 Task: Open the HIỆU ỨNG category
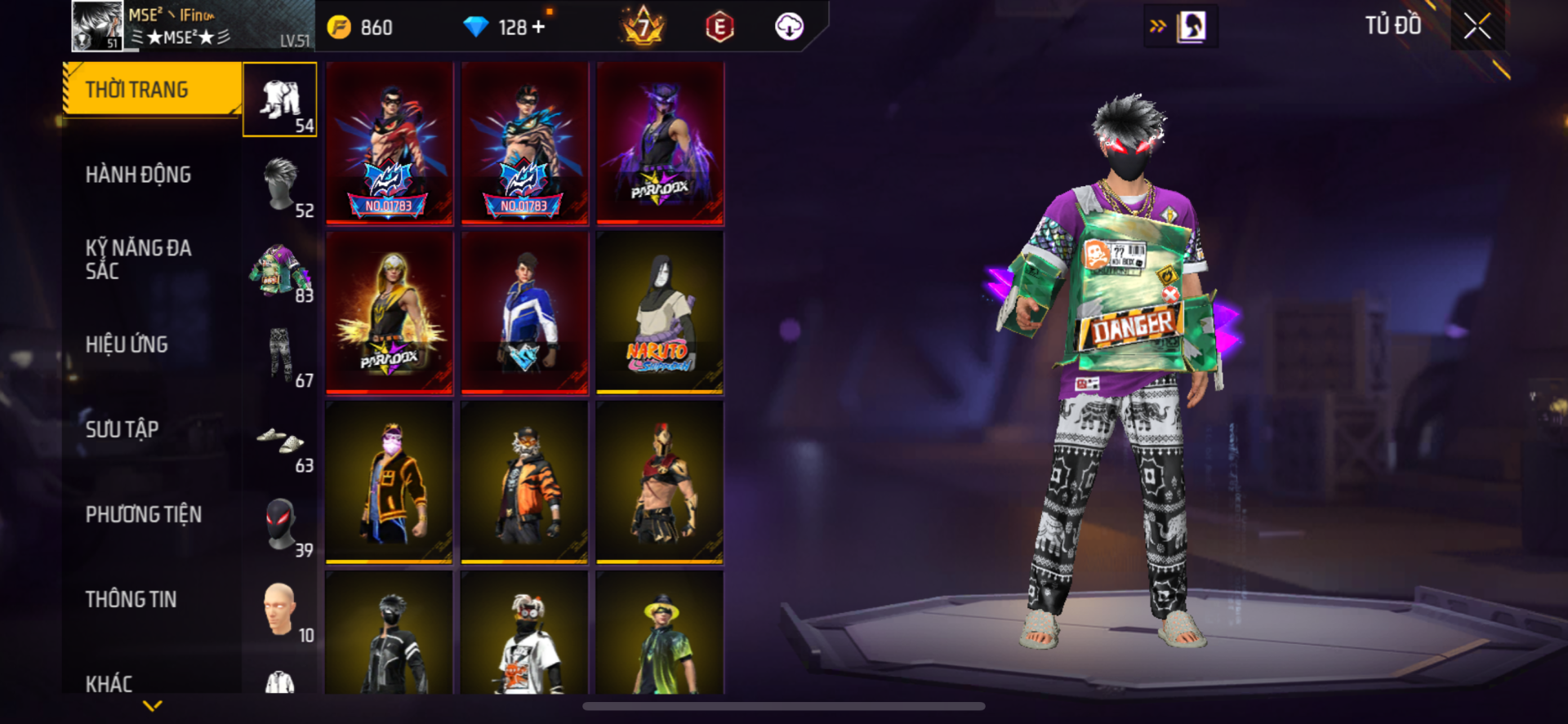click(127, 344)
